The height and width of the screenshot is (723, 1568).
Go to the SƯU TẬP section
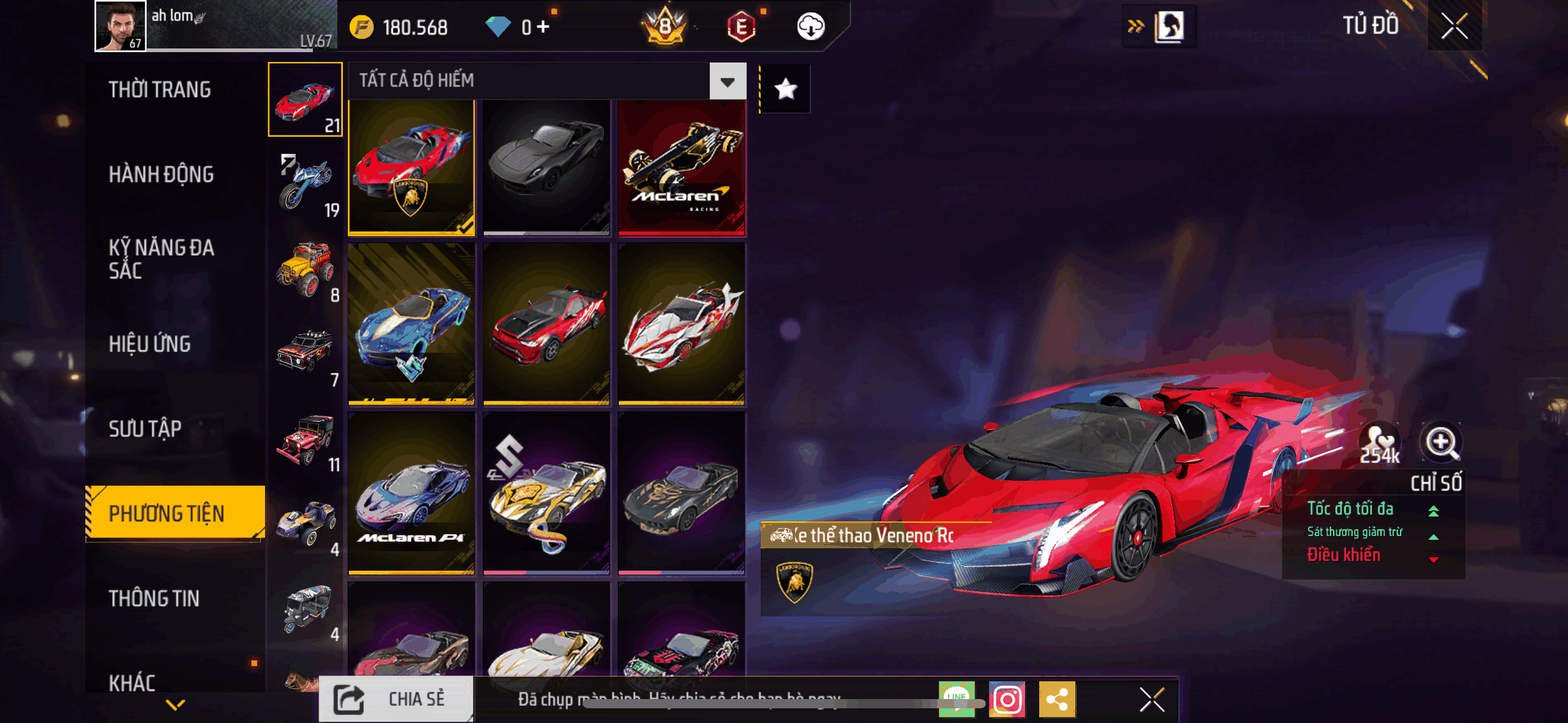pyautogui.click(x=145, y=429)
